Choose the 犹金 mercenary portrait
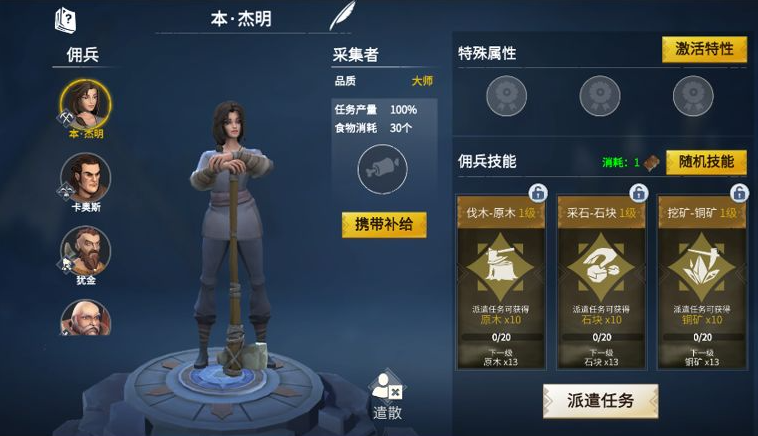 pyautogui.click(x=85, y=251)
